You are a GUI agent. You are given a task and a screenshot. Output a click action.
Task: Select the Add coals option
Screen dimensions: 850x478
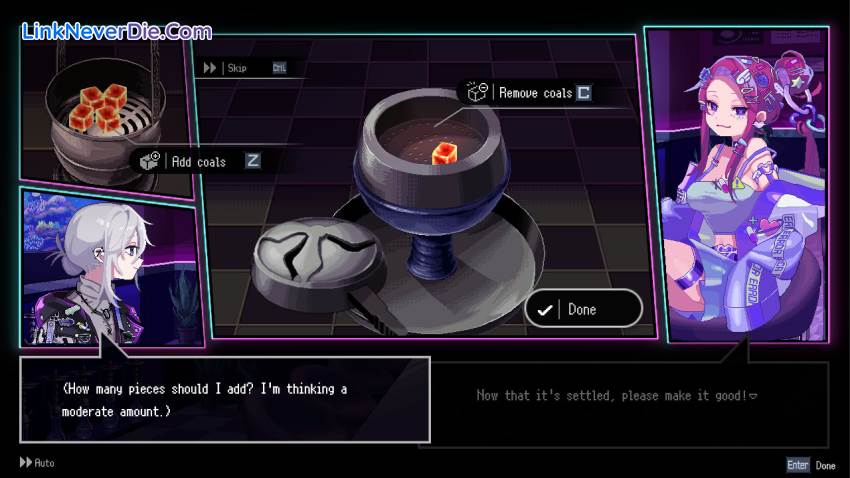click(199, 161)
